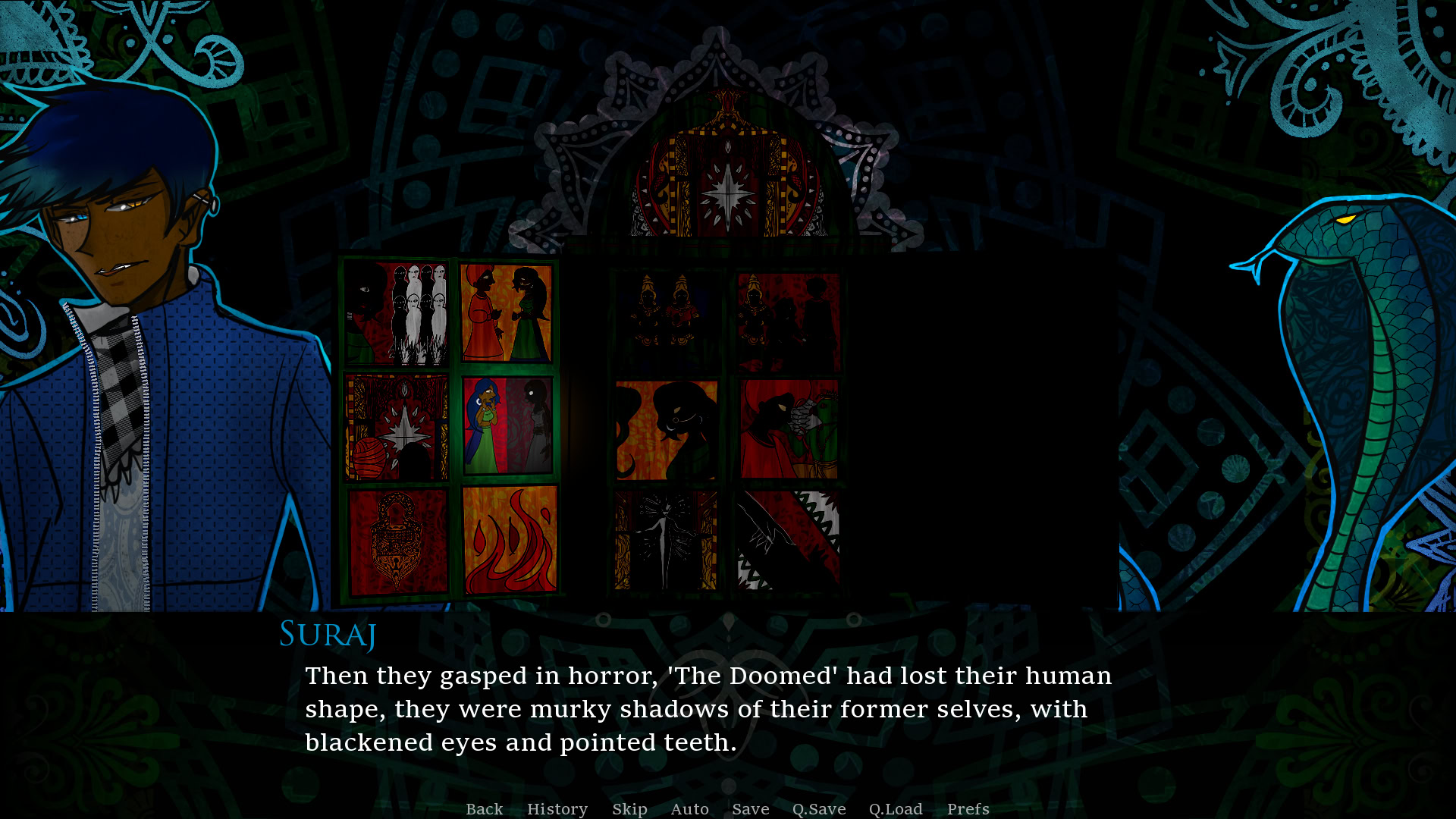1456x819 pixels.
Task: Click the Back option in the quick menu
Action: (x=485, y=809)
